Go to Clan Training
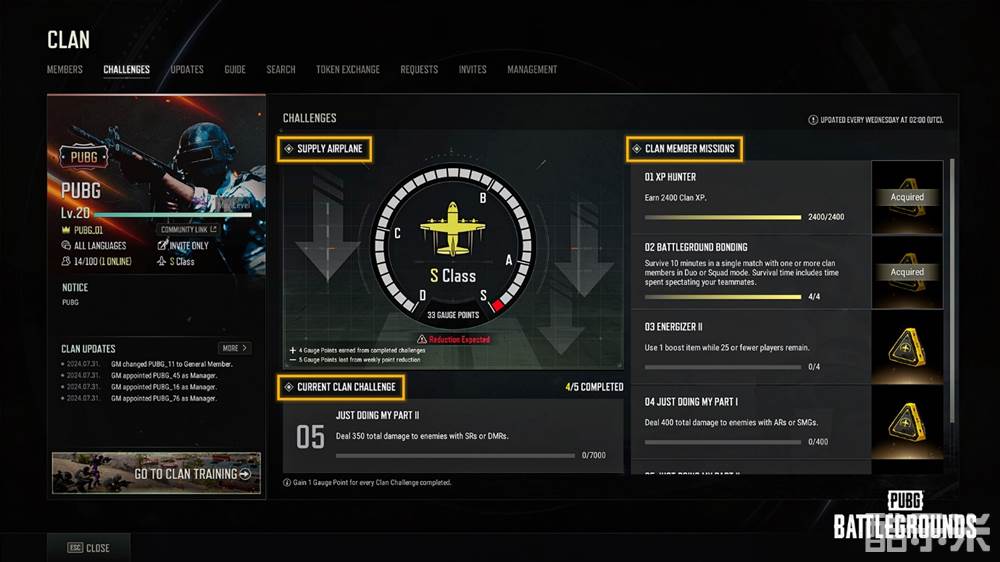The width and height of the screenshot is (1000, 562). tap(157, 473)
